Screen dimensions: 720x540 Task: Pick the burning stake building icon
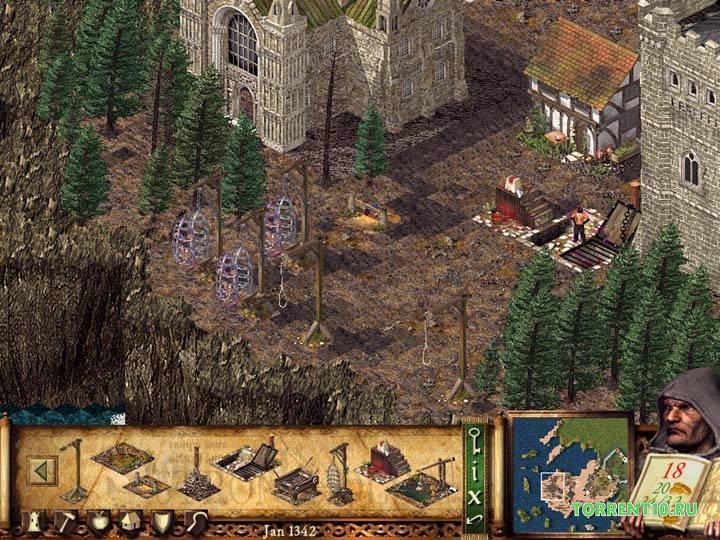pyautogui.click(x=199, y=482)
